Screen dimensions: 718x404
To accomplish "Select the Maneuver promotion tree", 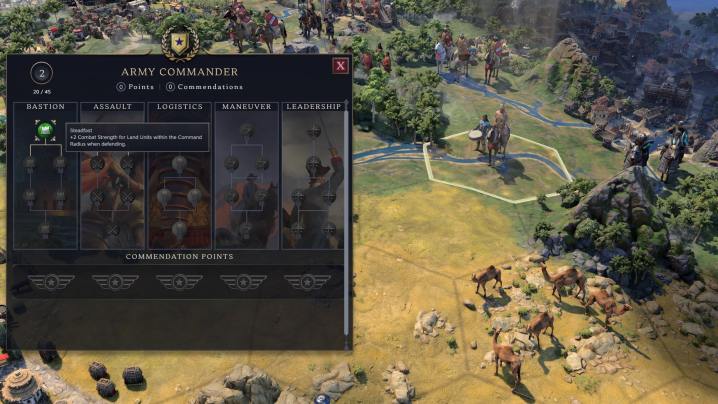I will 246,107.
